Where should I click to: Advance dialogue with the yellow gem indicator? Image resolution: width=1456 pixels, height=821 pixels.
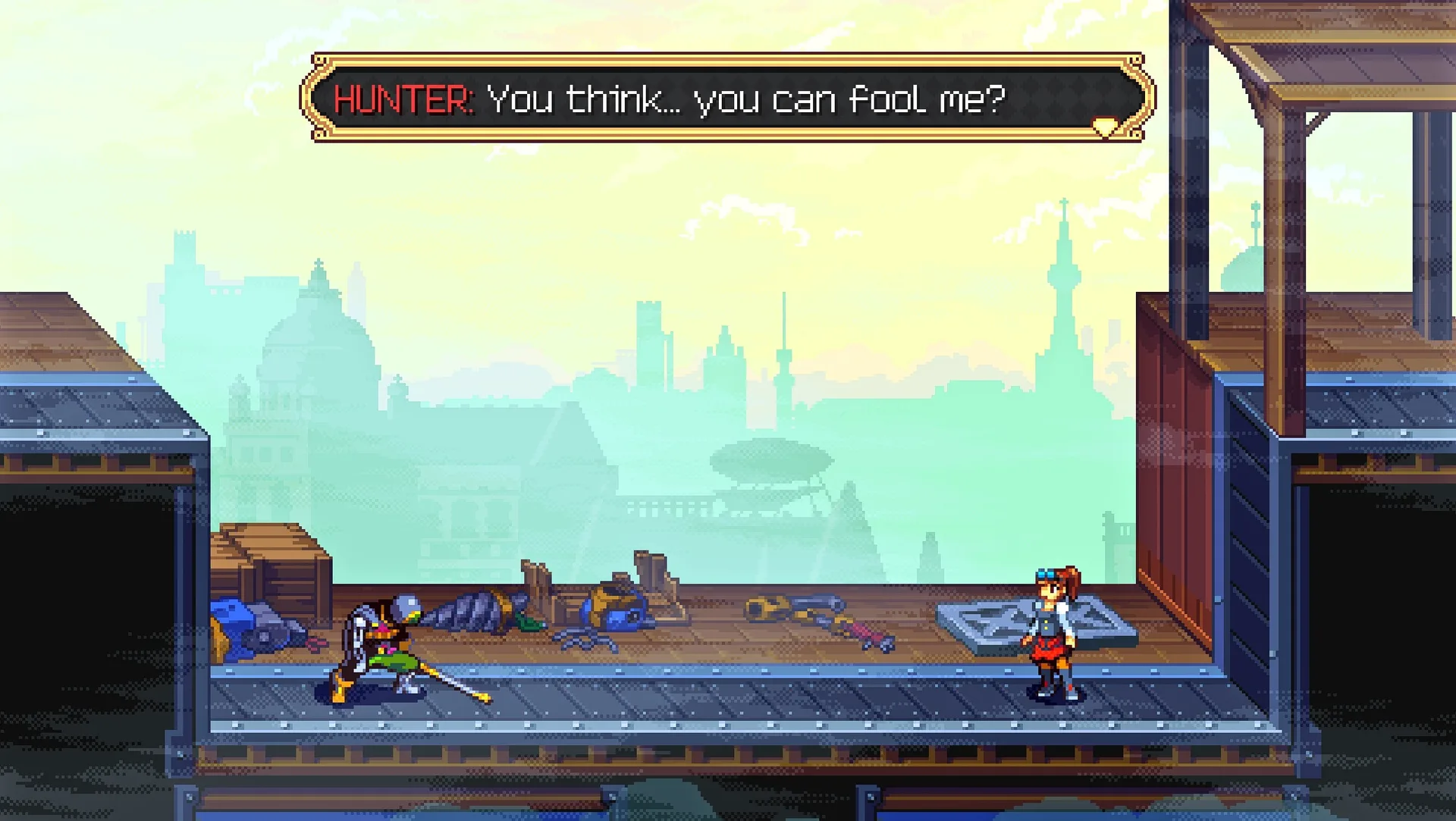click(x=1104, y=127)
